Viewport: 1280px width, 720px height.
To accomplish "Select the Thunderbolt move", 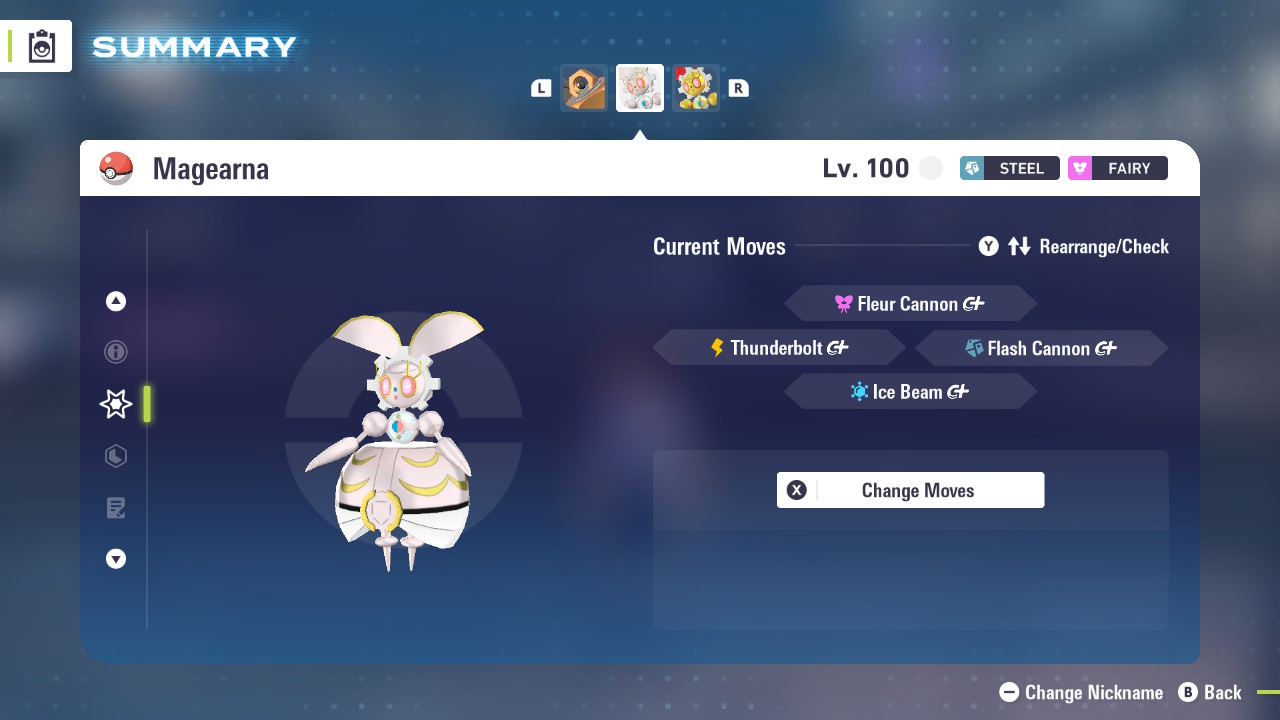I will (x=779, y=347).
